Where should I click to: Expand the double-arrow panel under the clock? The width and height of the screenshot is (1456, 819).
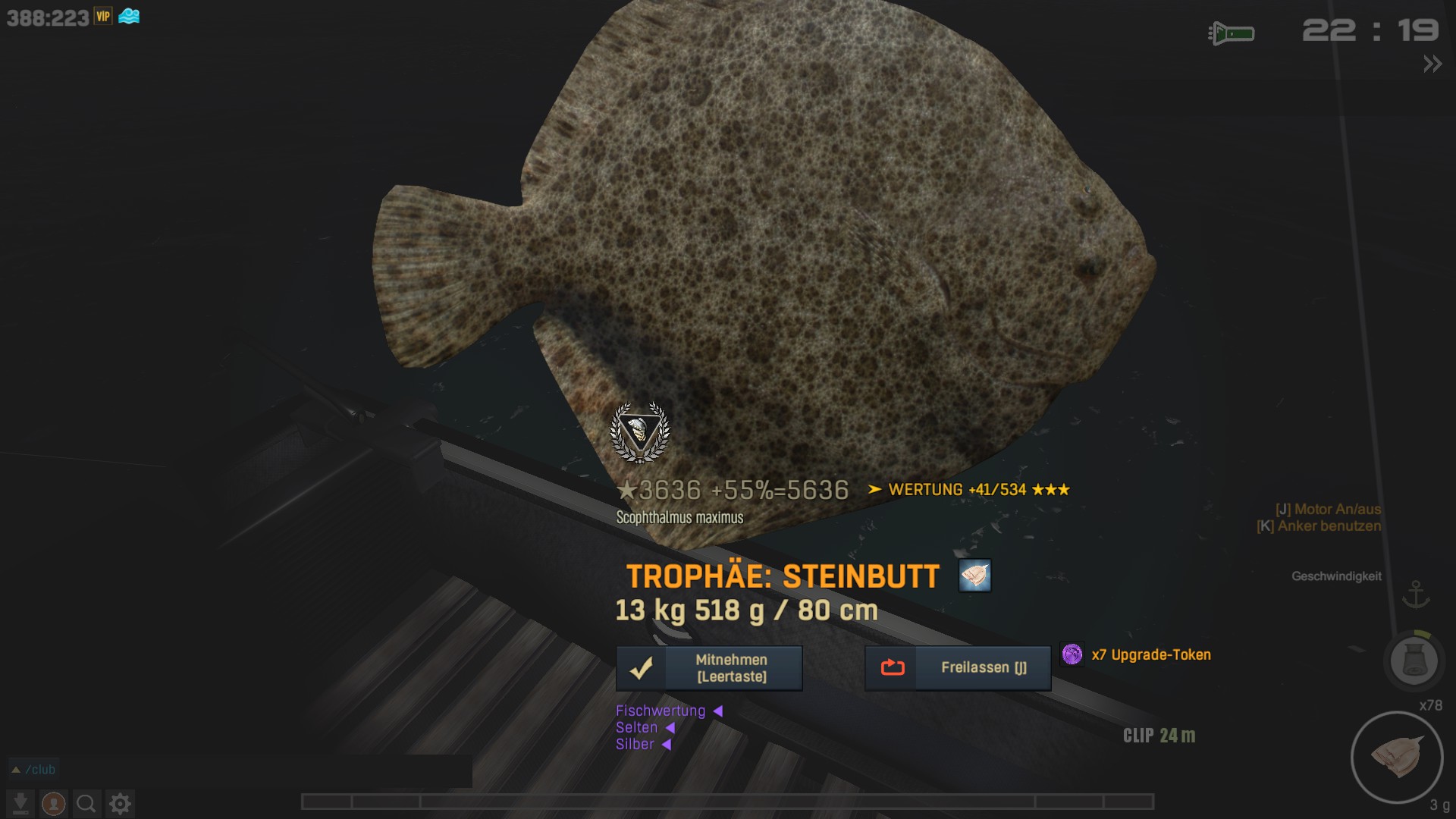[x=1432, y=64]
